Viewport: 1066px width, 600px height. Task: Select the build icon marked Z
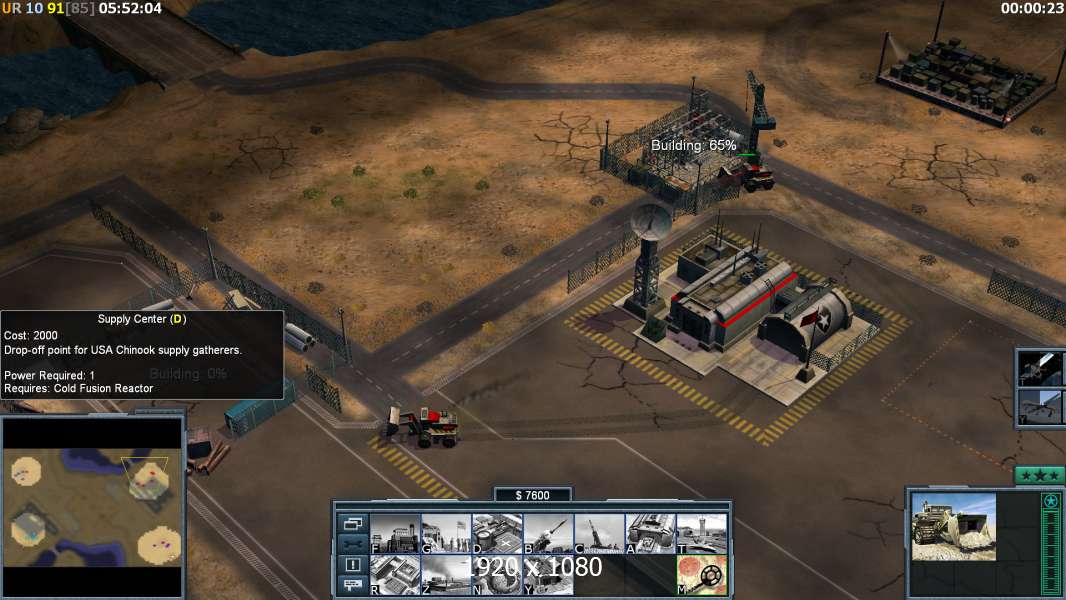[445, 575]
